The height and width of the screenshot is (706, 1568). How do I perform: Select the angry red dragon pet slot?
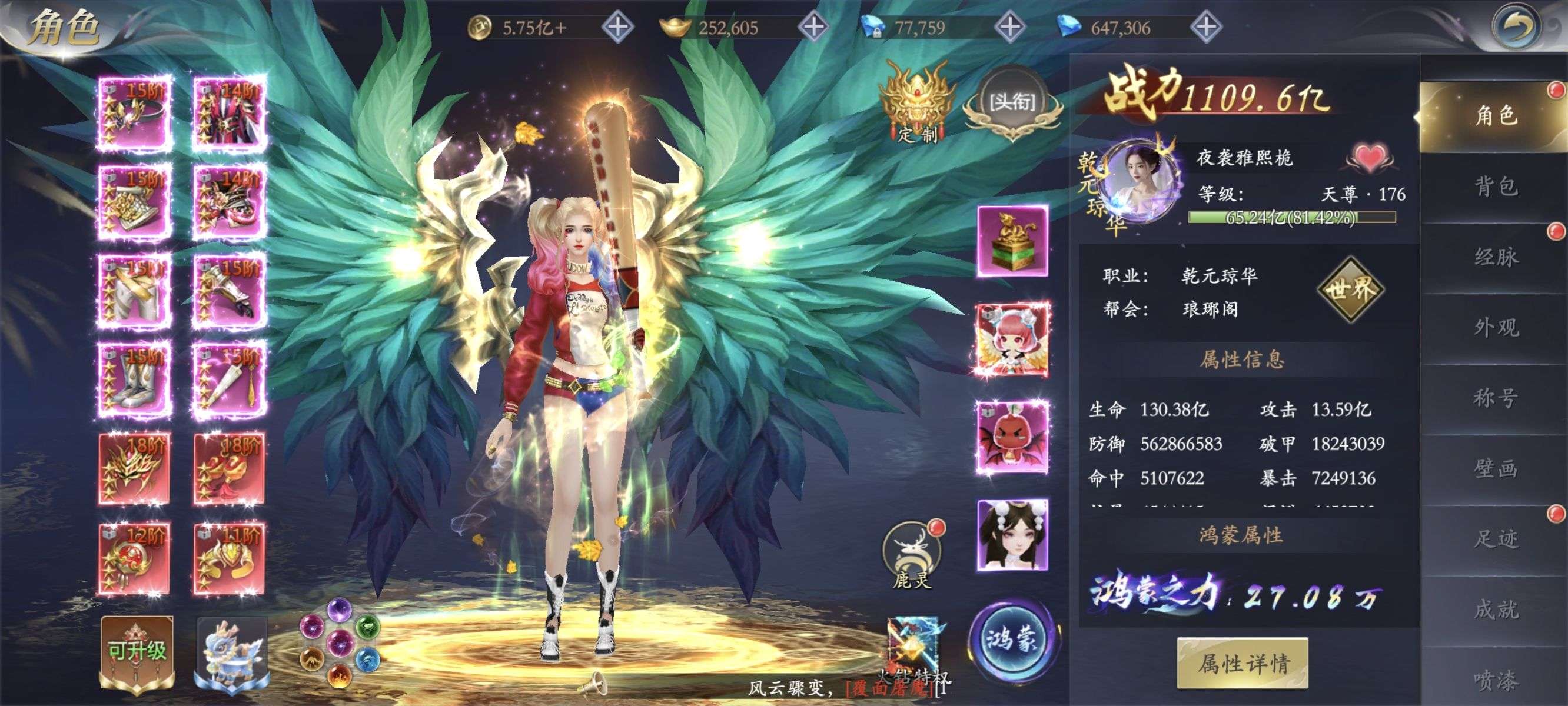tap(1012, 437)
